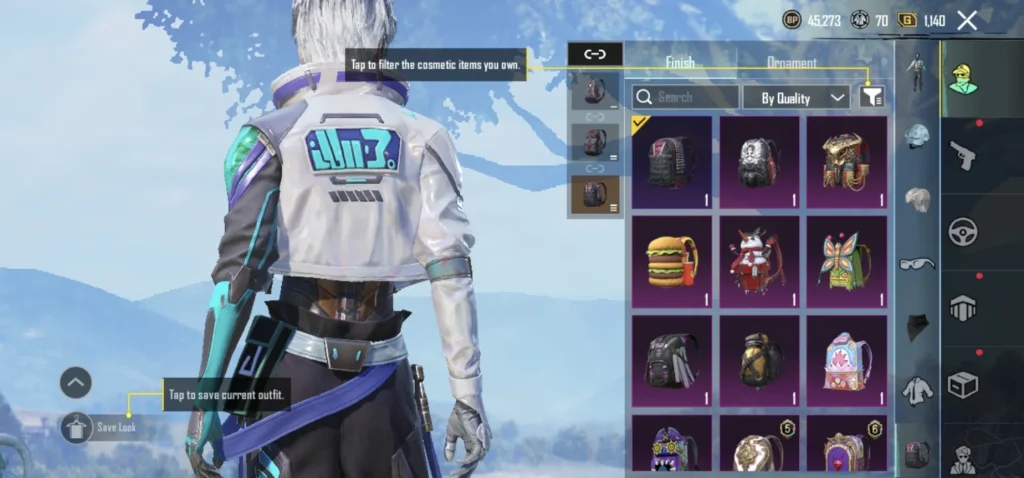Select the black and gold backpack

click(x=759, y=360)
